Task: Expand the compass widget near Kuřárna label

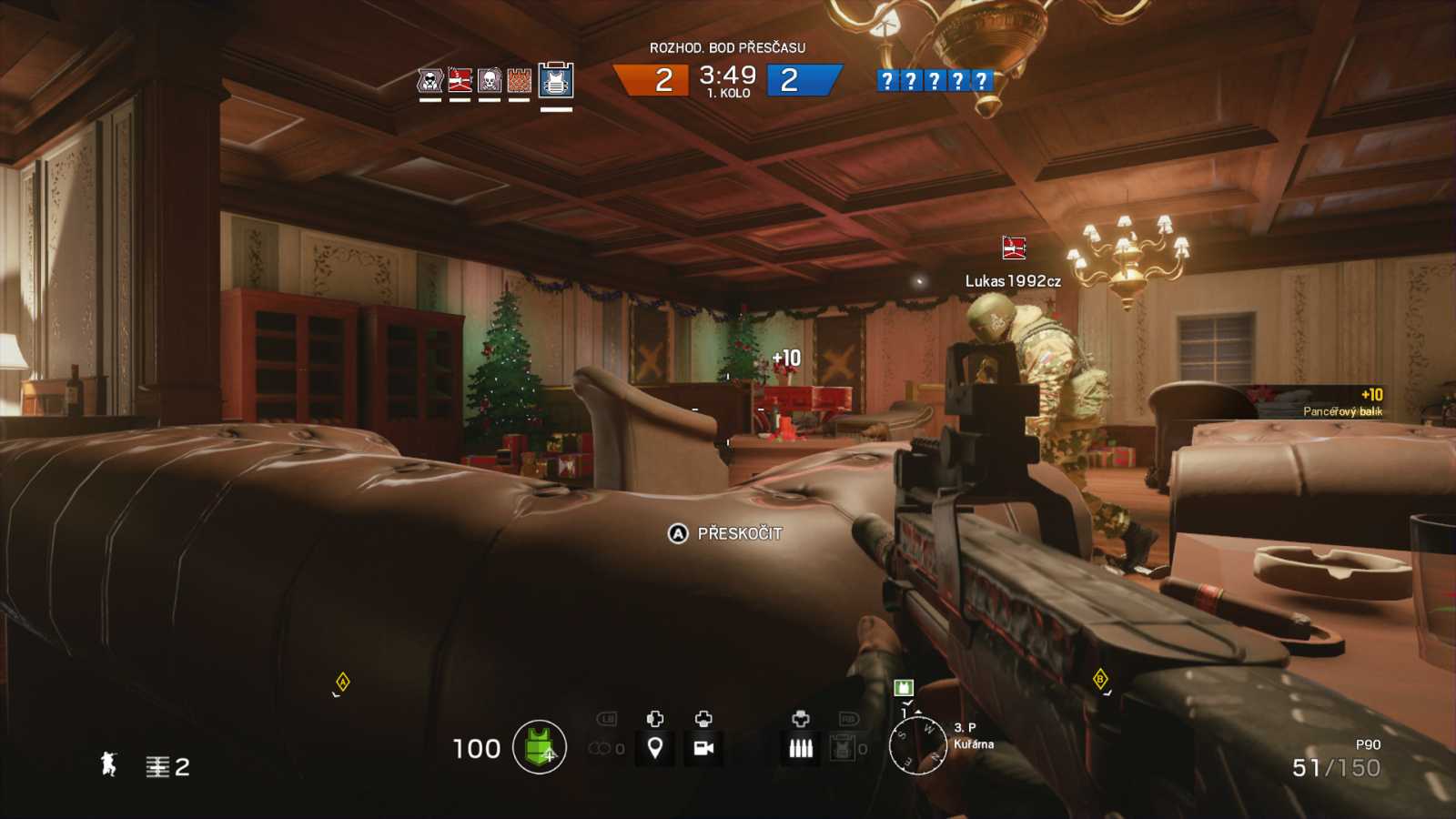Action: pyautogui.click(x=923, y=743)
